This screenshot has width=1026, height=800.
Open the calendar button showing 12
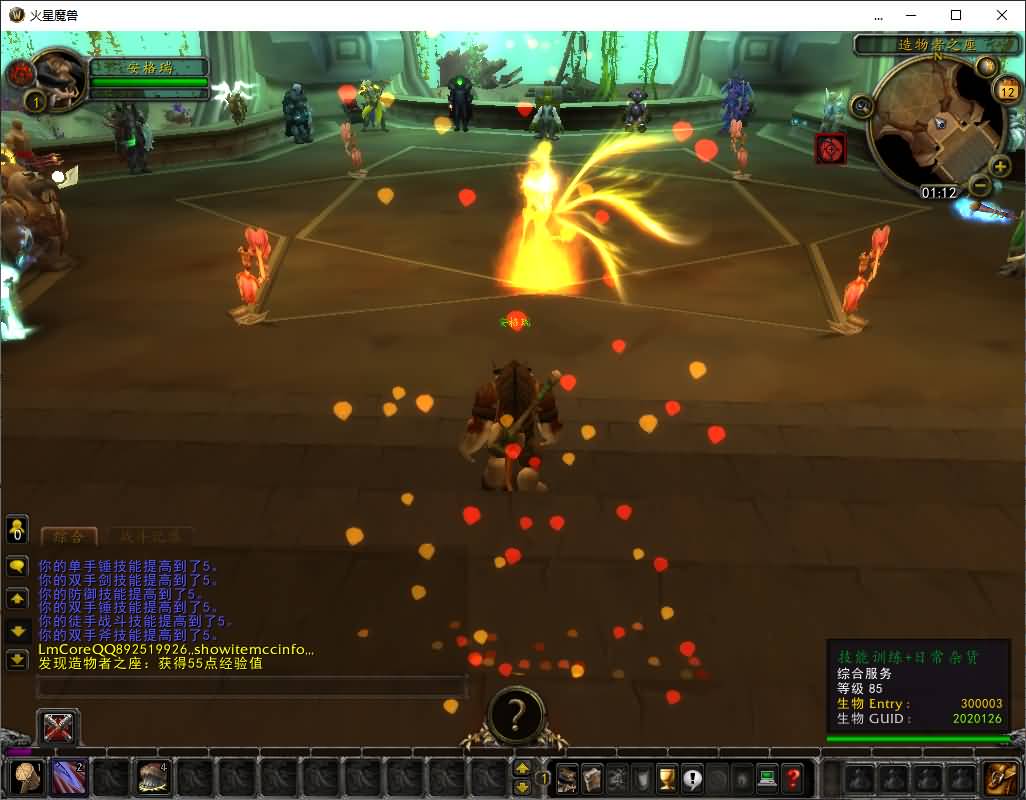coord(1008,91)
